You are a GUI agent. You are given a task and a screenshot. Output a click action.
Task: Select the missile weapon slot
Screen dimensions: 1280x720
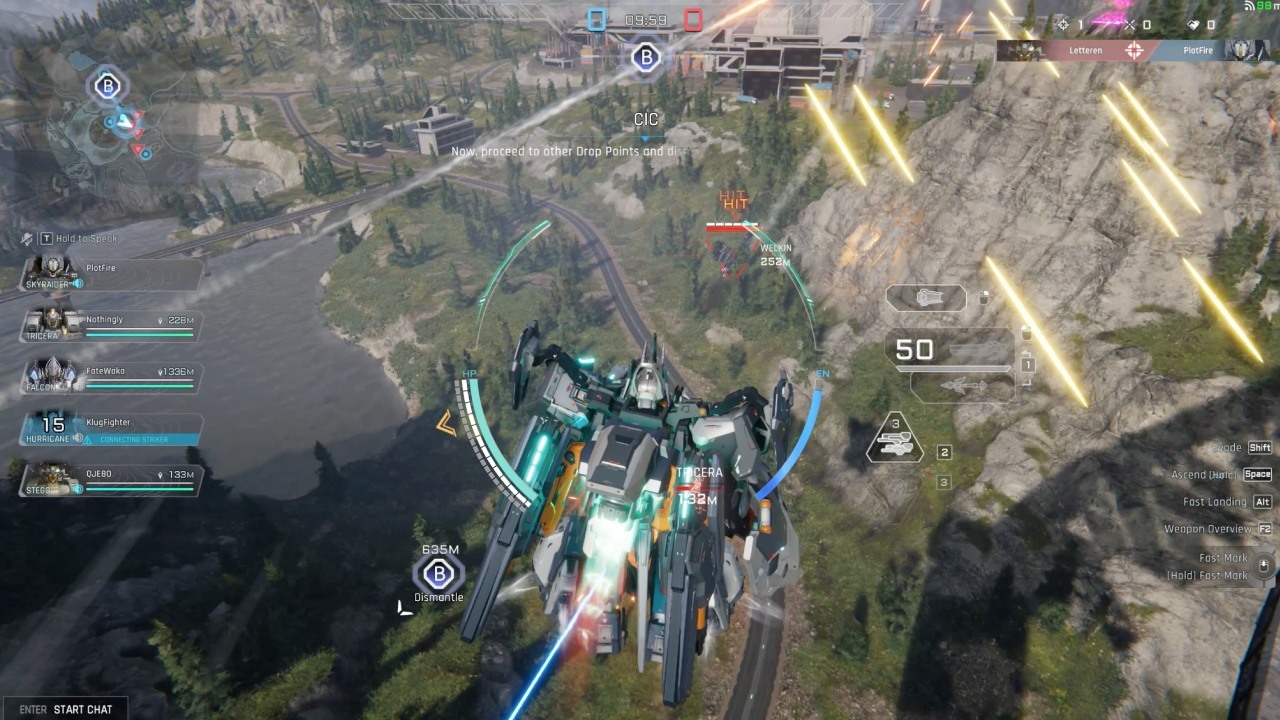[x=959, y=386]
